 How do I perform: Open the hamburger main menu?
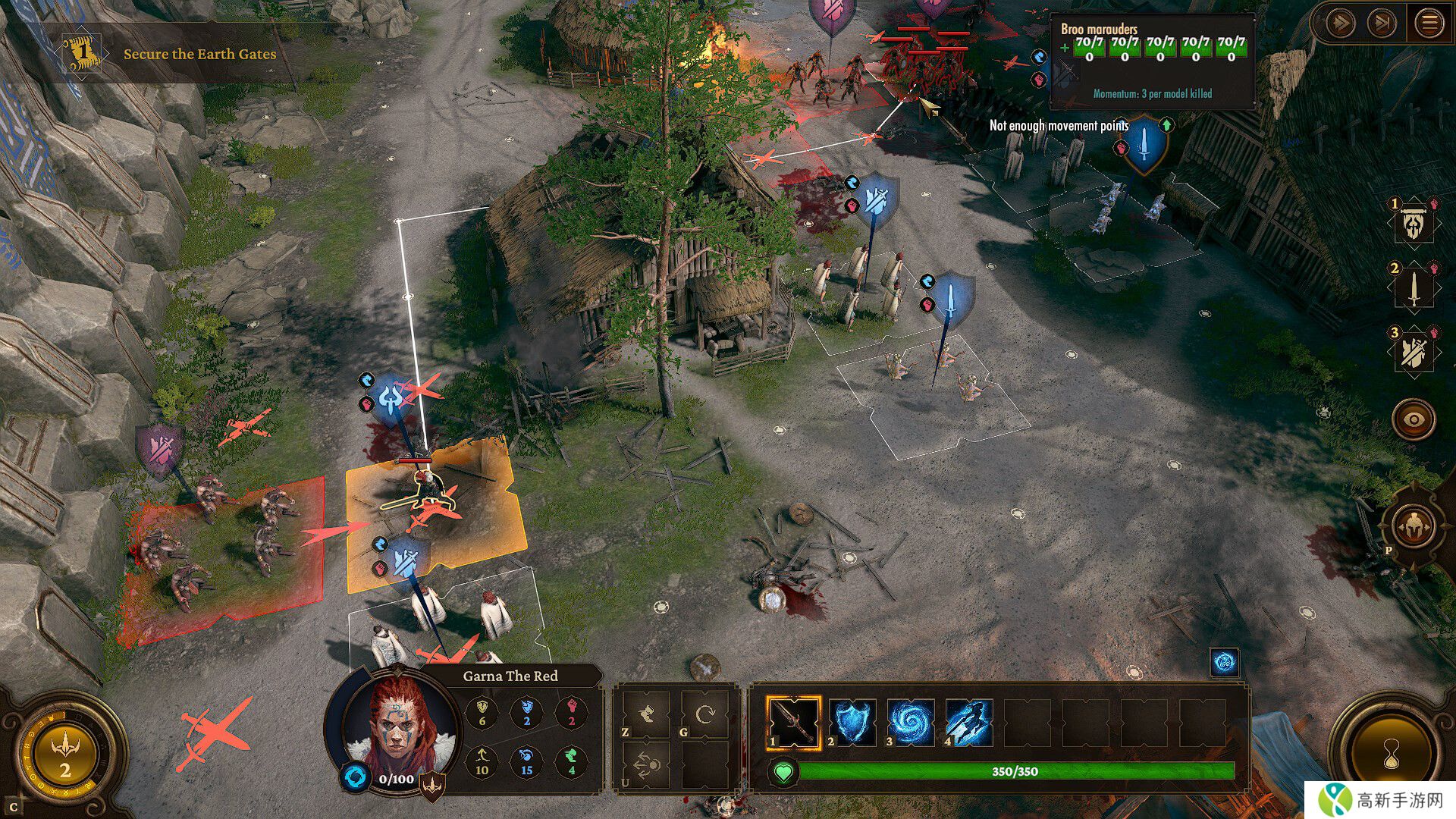(x=1429, y=24)
